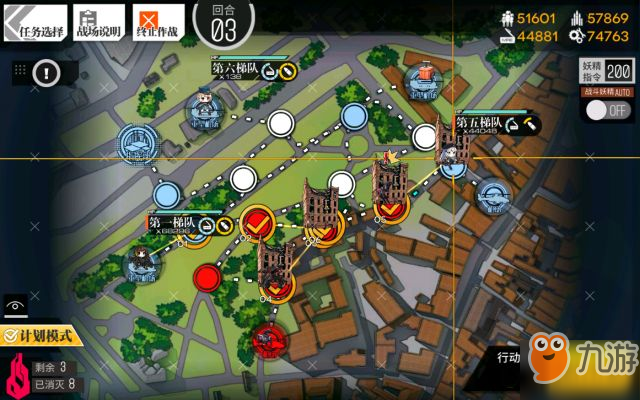Tap the 行动 action button
The height and width of the screenshot is (400, 640).
[508, 357]
